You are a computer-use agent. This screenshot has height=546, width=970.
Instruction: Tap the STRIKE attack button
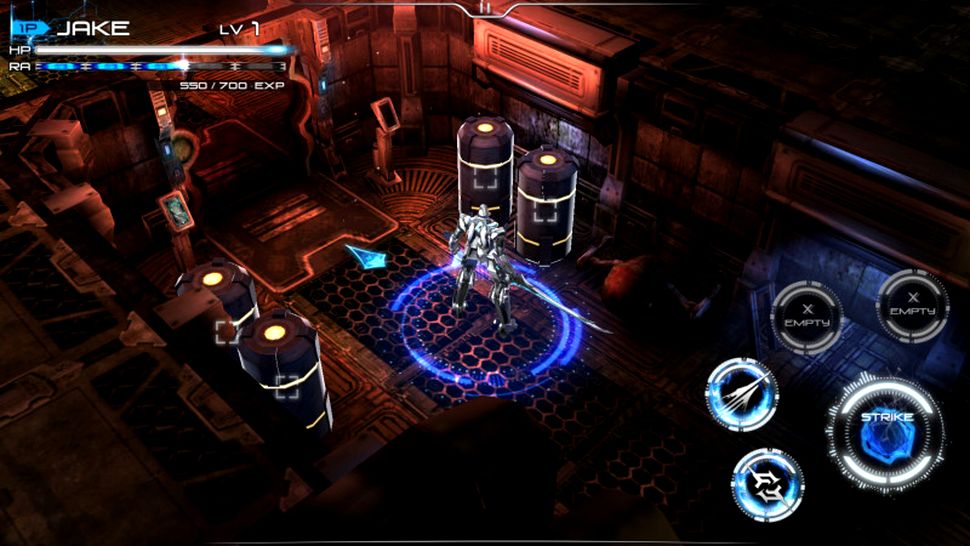click(886, 432)
